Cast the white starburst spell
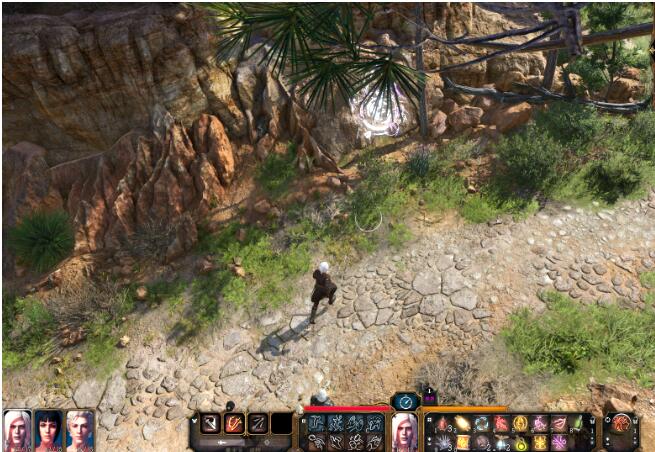 pyautogui.click(x=443, y=442)
